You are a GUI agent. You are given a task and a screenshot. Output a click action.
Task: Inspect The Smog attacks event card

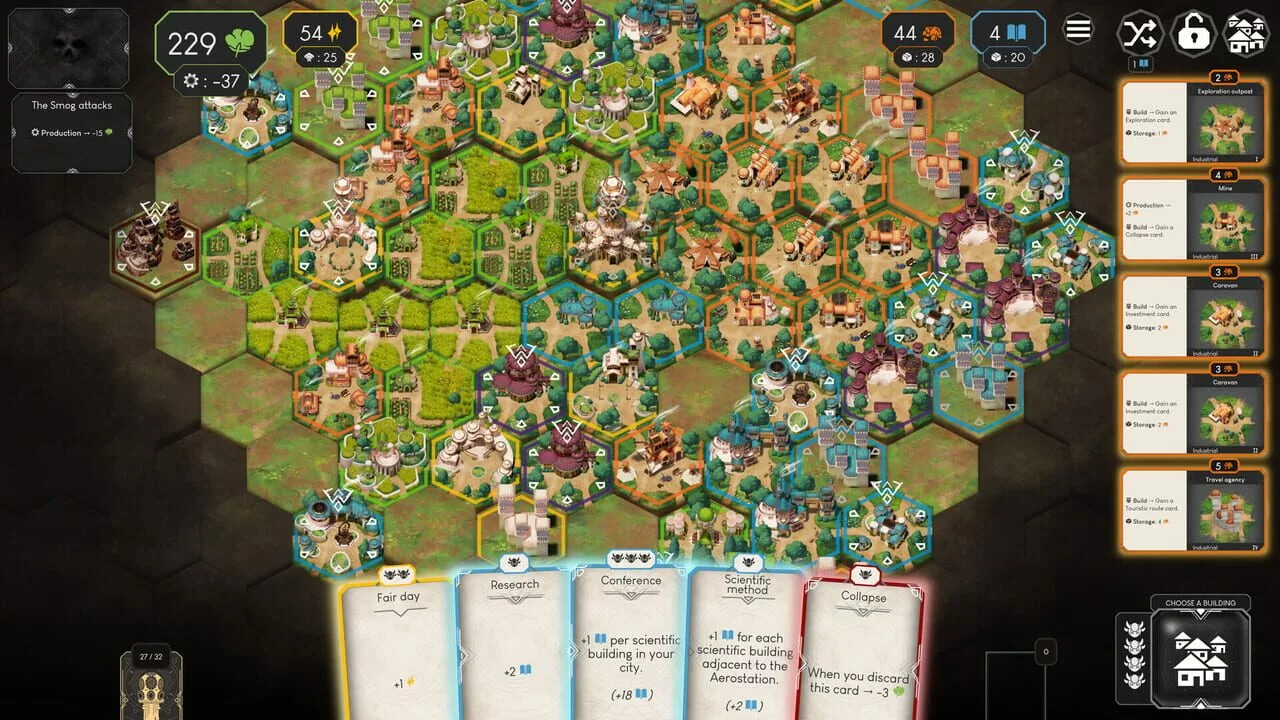71,132
